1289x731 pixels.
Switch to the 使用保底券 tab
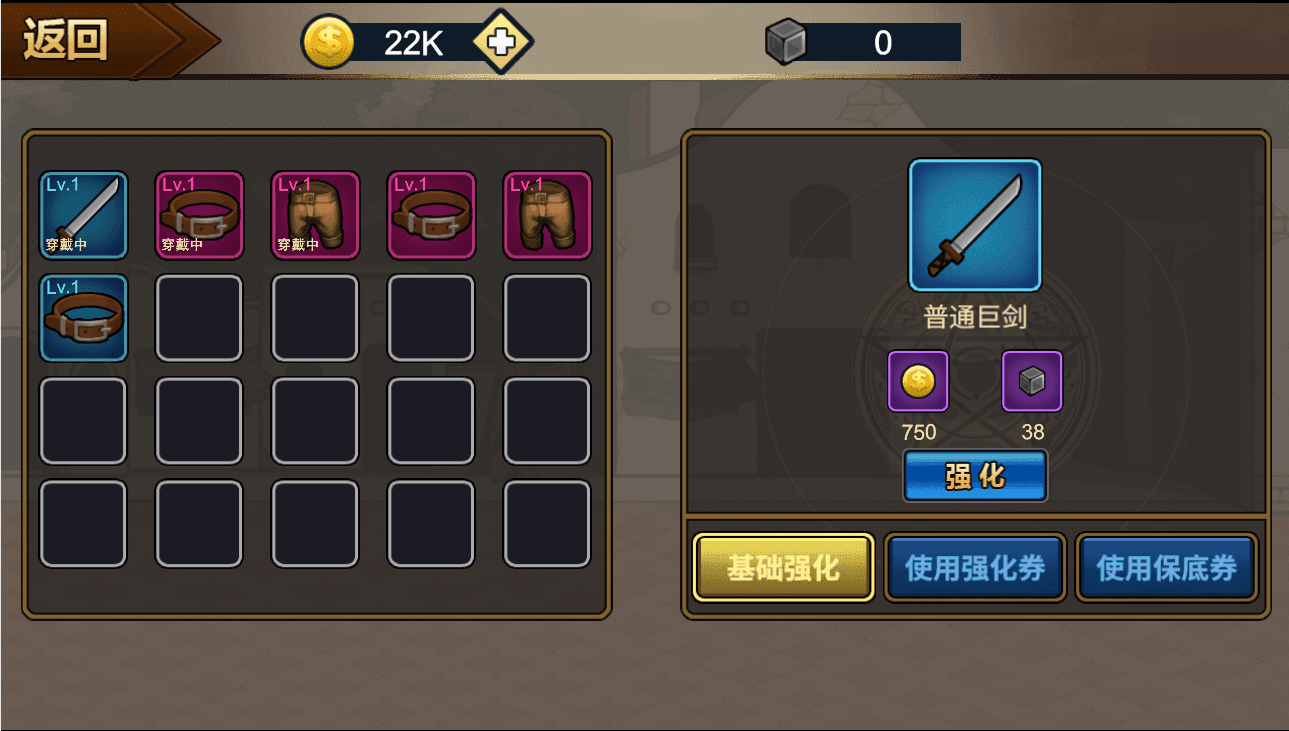[1166, 567]
